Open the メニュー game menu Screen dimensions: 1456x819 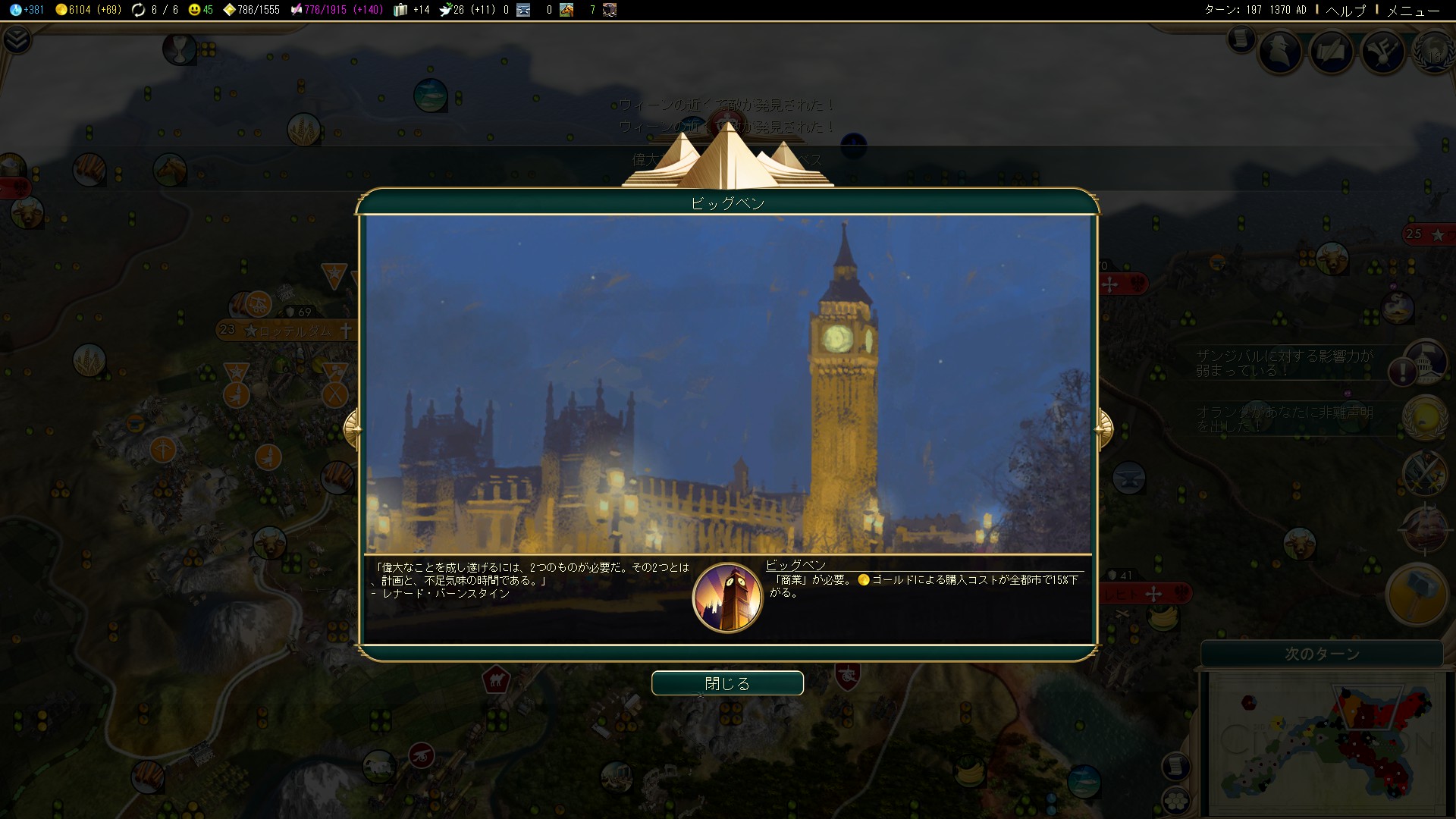pyautogui.click(x=1413, y=10)
